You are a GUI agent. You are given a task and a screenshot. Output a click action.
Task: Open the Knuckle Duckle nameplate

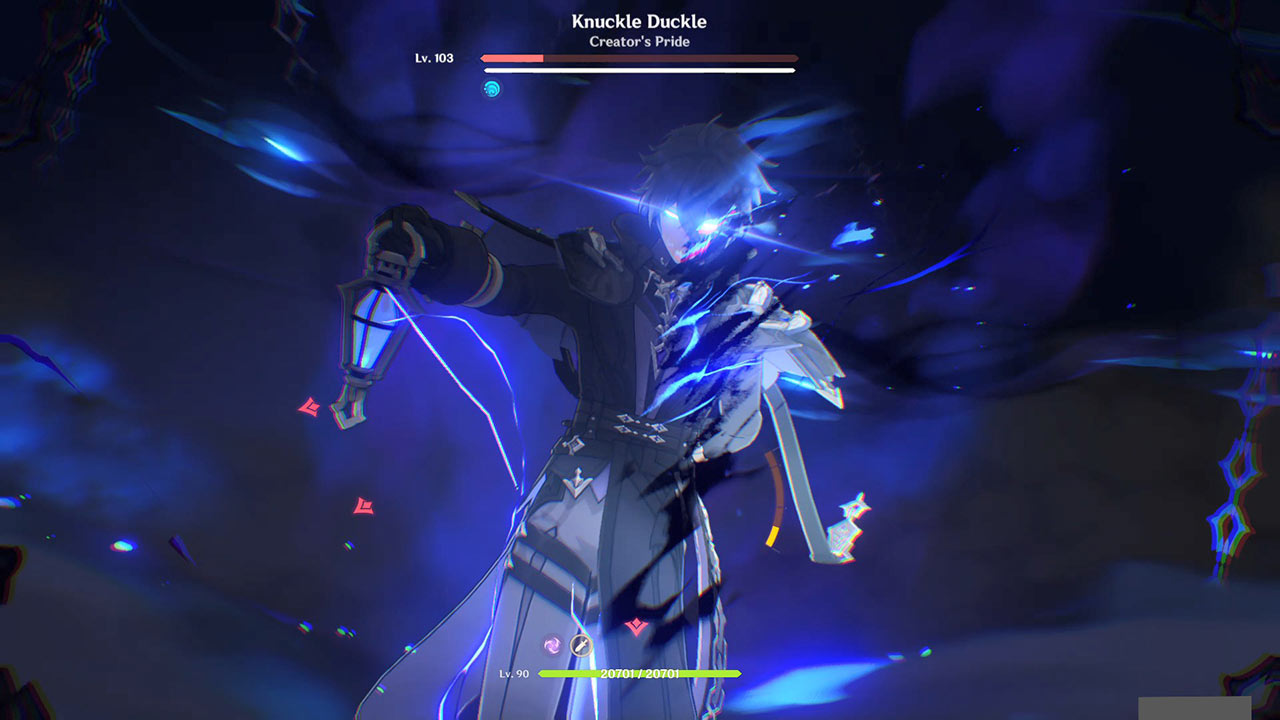[x=638, y=20]
